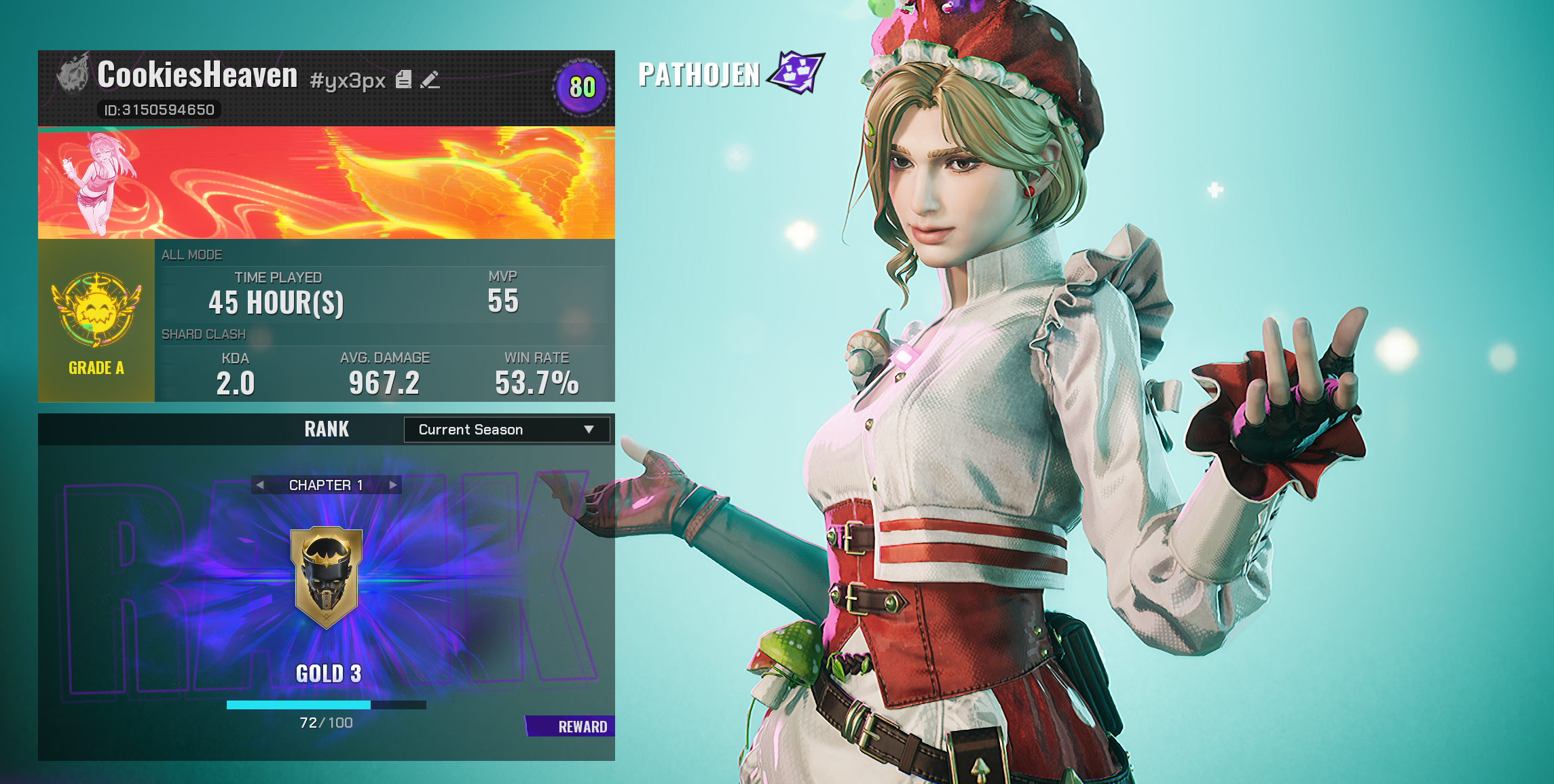Copy the player tag with the document icon
The width and height of the screenshot is (1554, 784).
click(403, 80)
